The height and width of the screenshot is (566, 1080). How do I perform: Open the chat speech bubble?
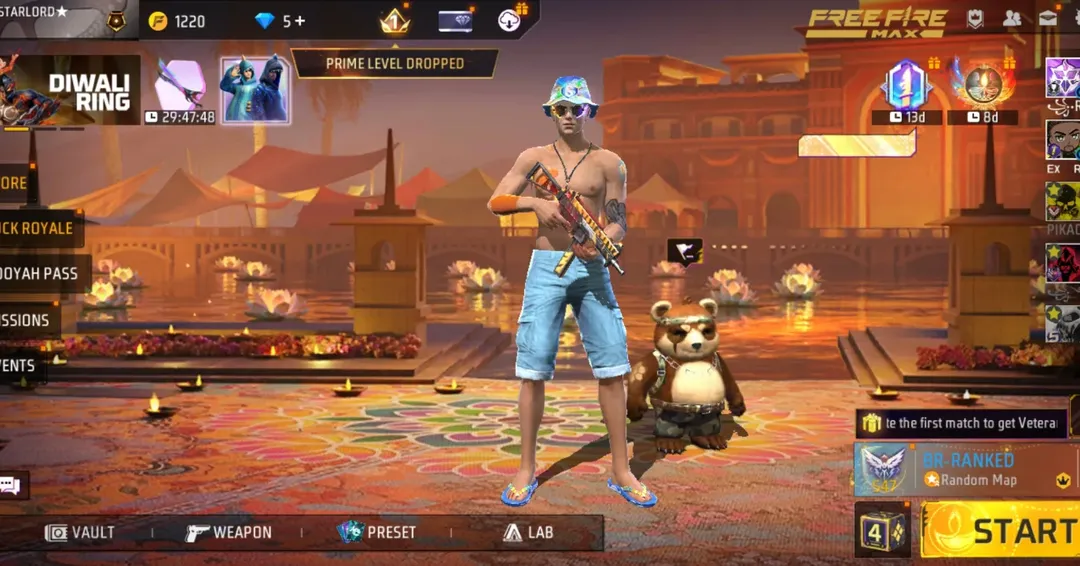point(11,486)
